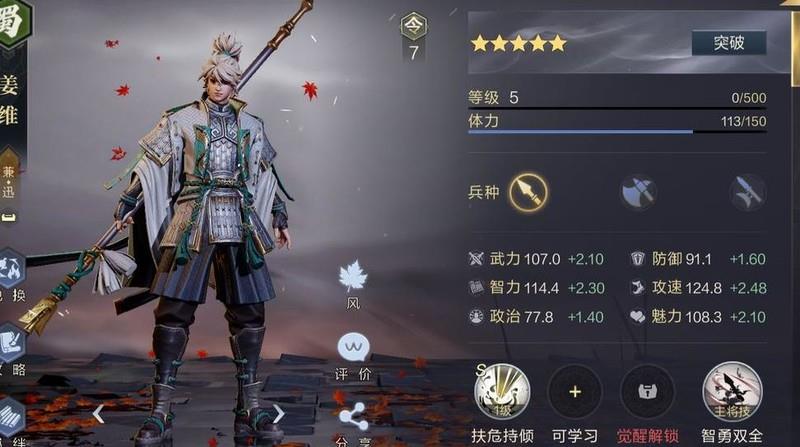Open the 评价 reviews chat bubble
This screenshot has width=800, height=447.
tap(353, 348)
